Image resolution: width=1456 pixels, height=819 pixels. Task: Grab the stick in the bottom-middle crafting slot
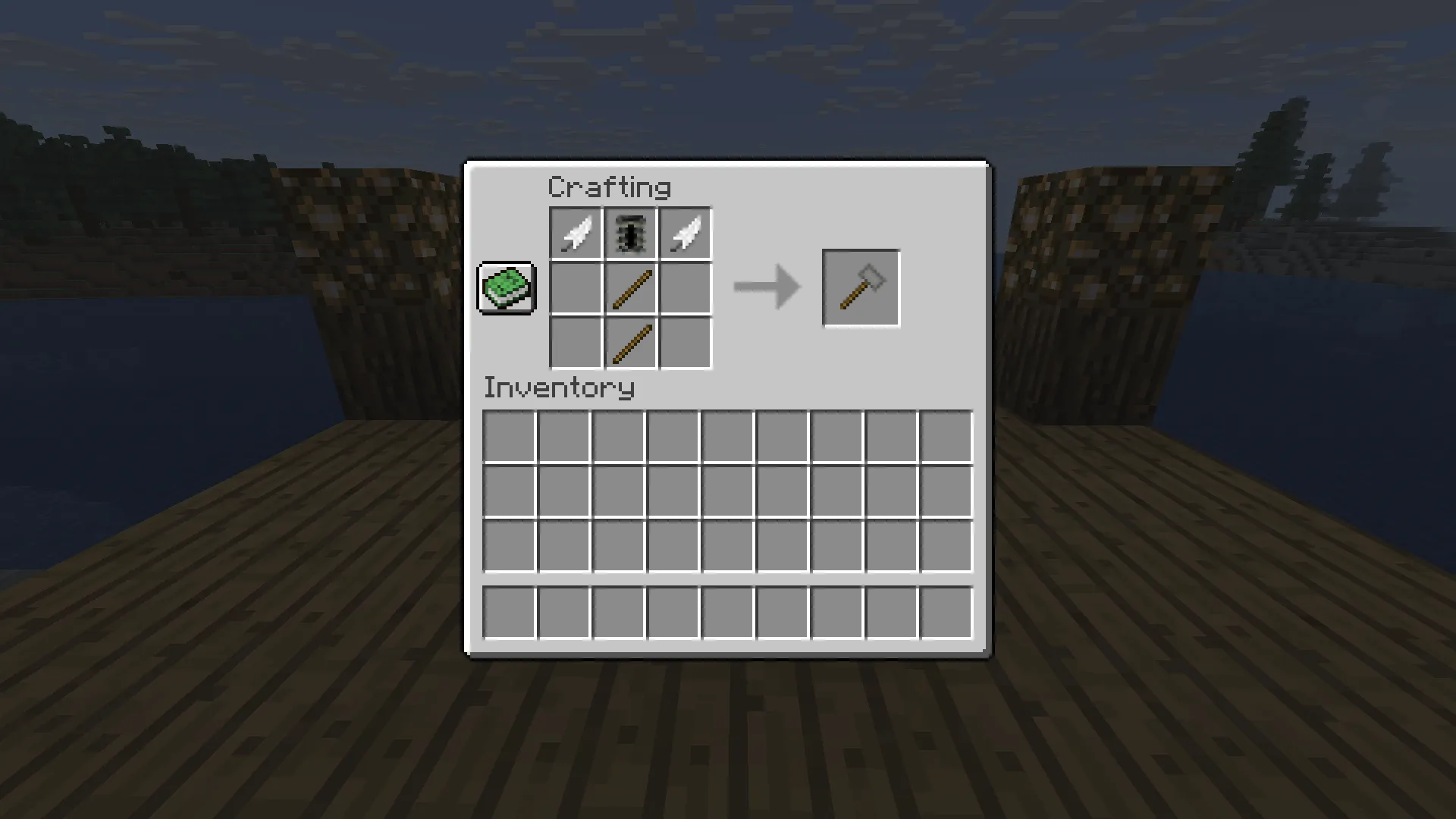point(629,344)
